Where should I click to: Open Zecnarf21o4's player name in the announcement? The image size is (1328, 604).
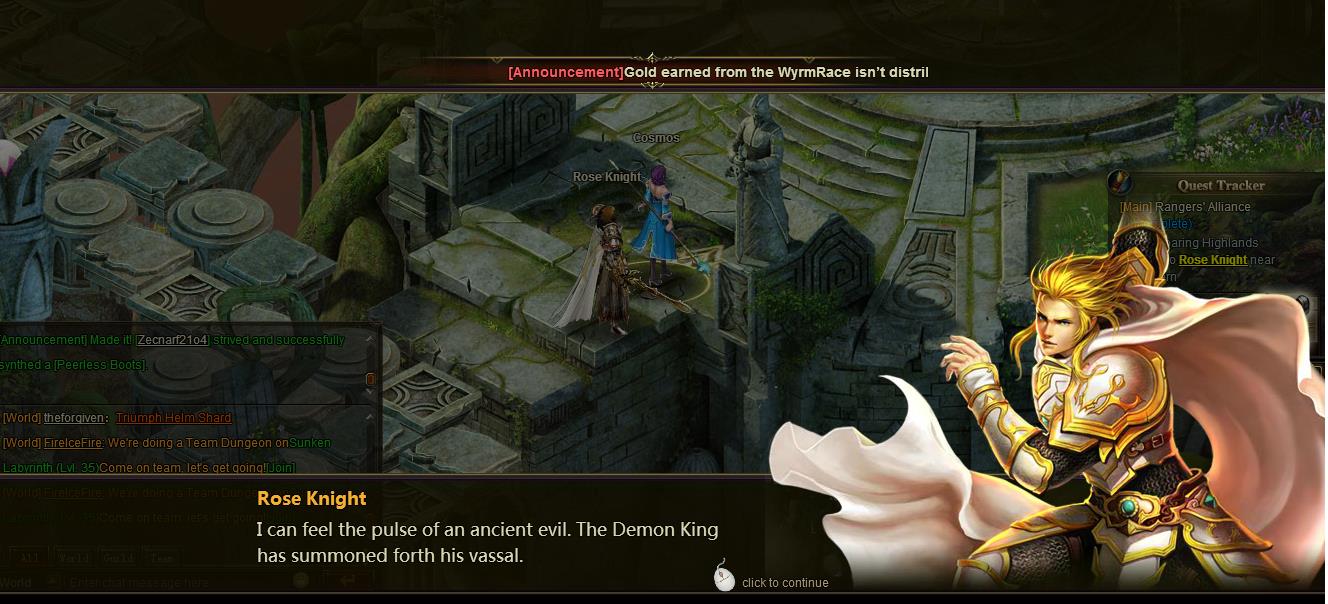(172, 340)
